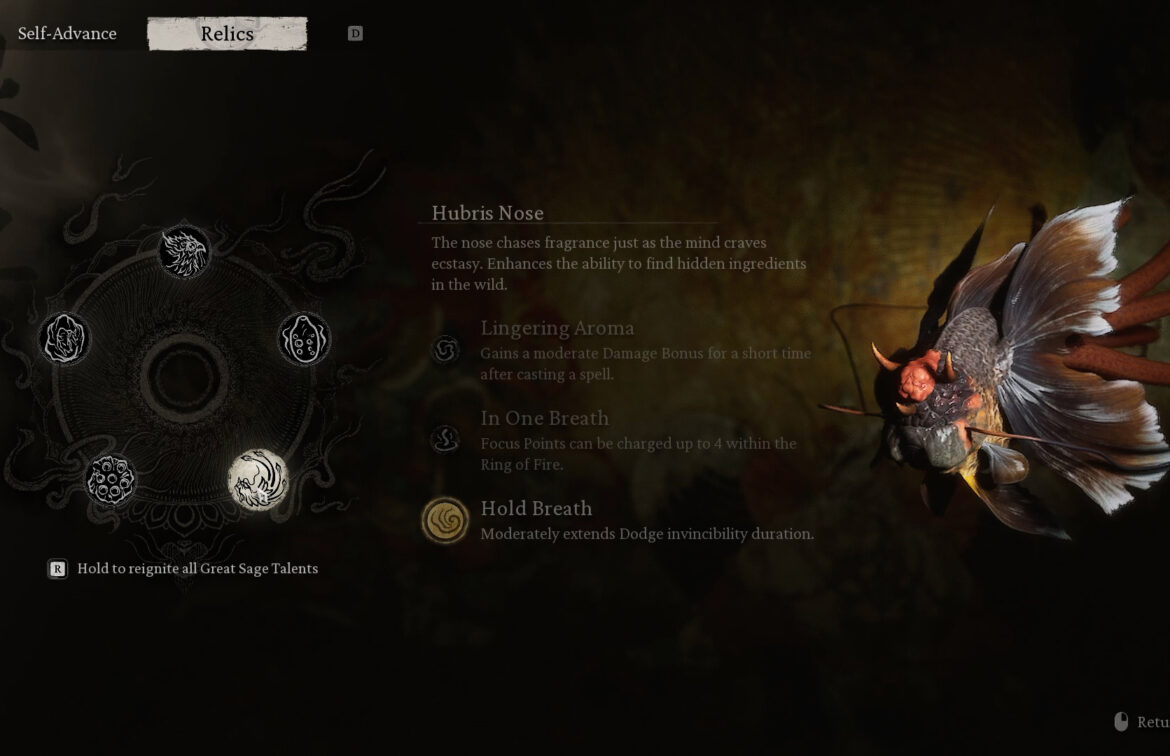
Task: Select the rose-shaped relic icon
Action: point(65,338)
